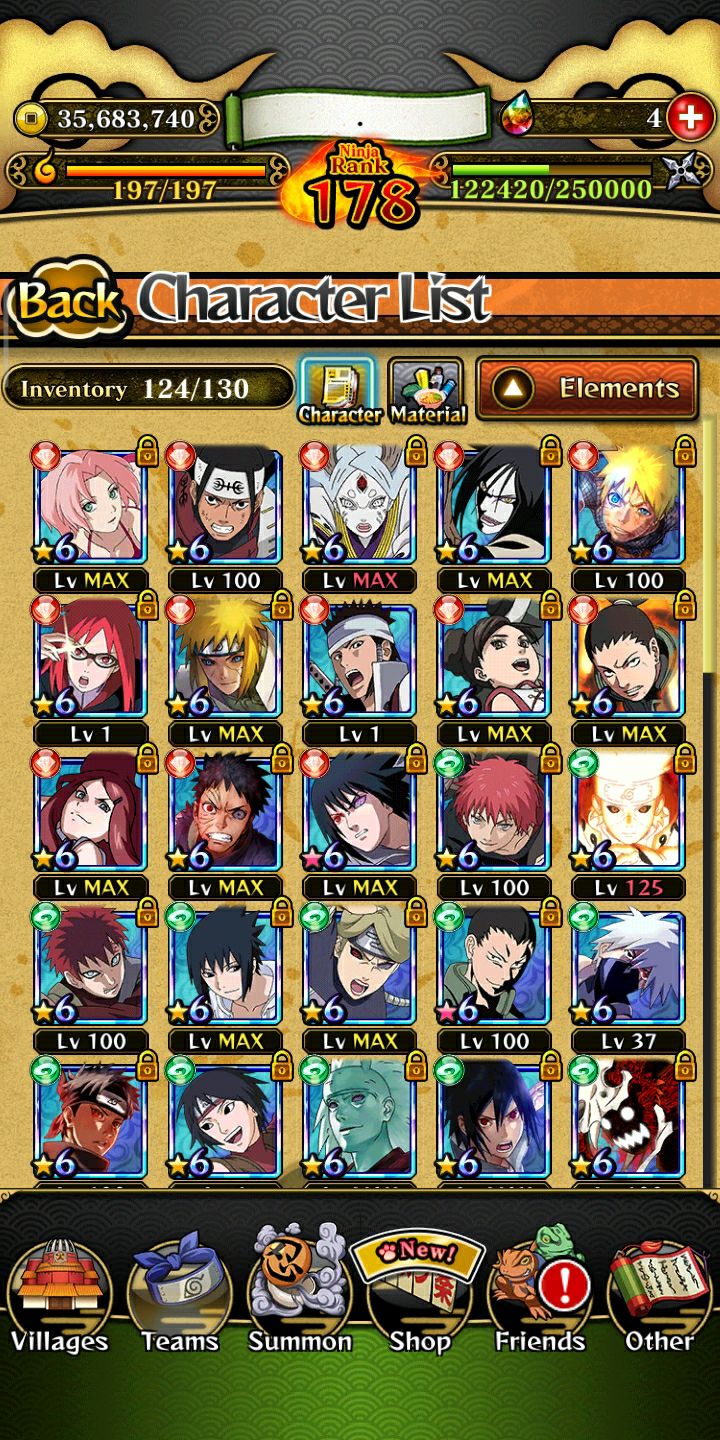Switch to the Character tab
Viewport: 720px width, 1440px height.
coord(339,390)
